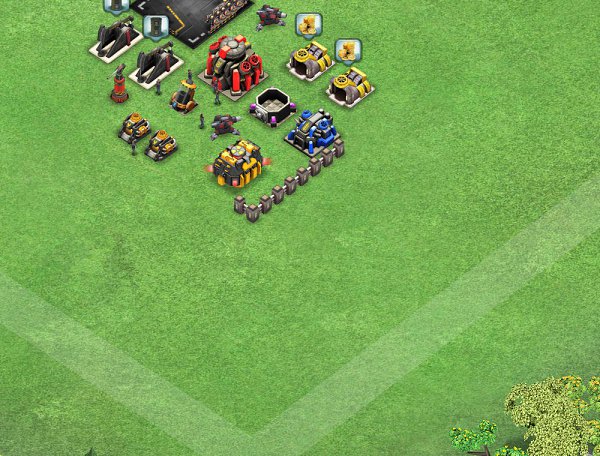Collect the gold bubble farthest from the black landing pad
Viewport: 600px width, 456px height.
tap(347, 49)
